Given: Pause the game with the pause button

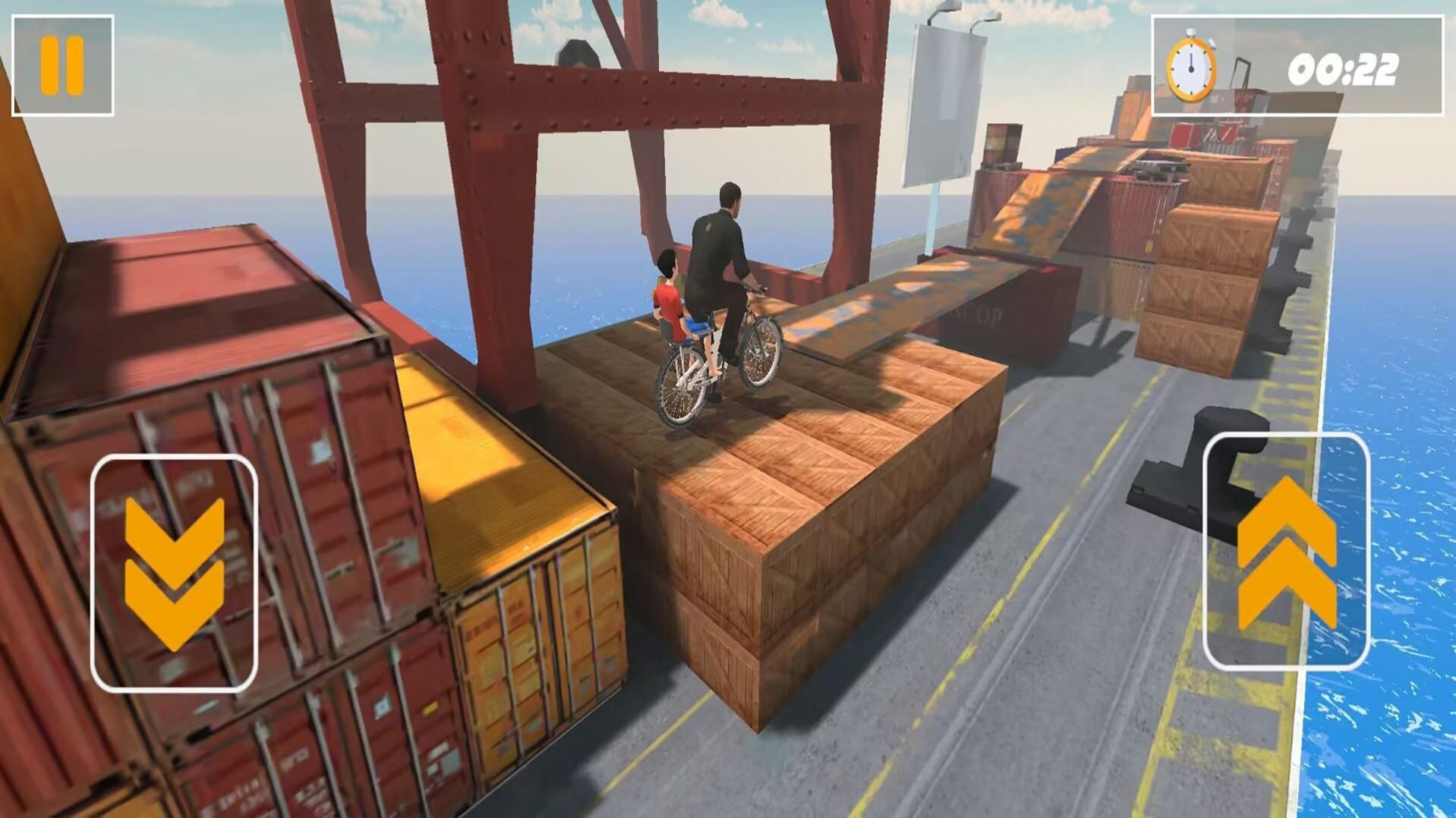Looking at the screenshot, I should point(62,66).
